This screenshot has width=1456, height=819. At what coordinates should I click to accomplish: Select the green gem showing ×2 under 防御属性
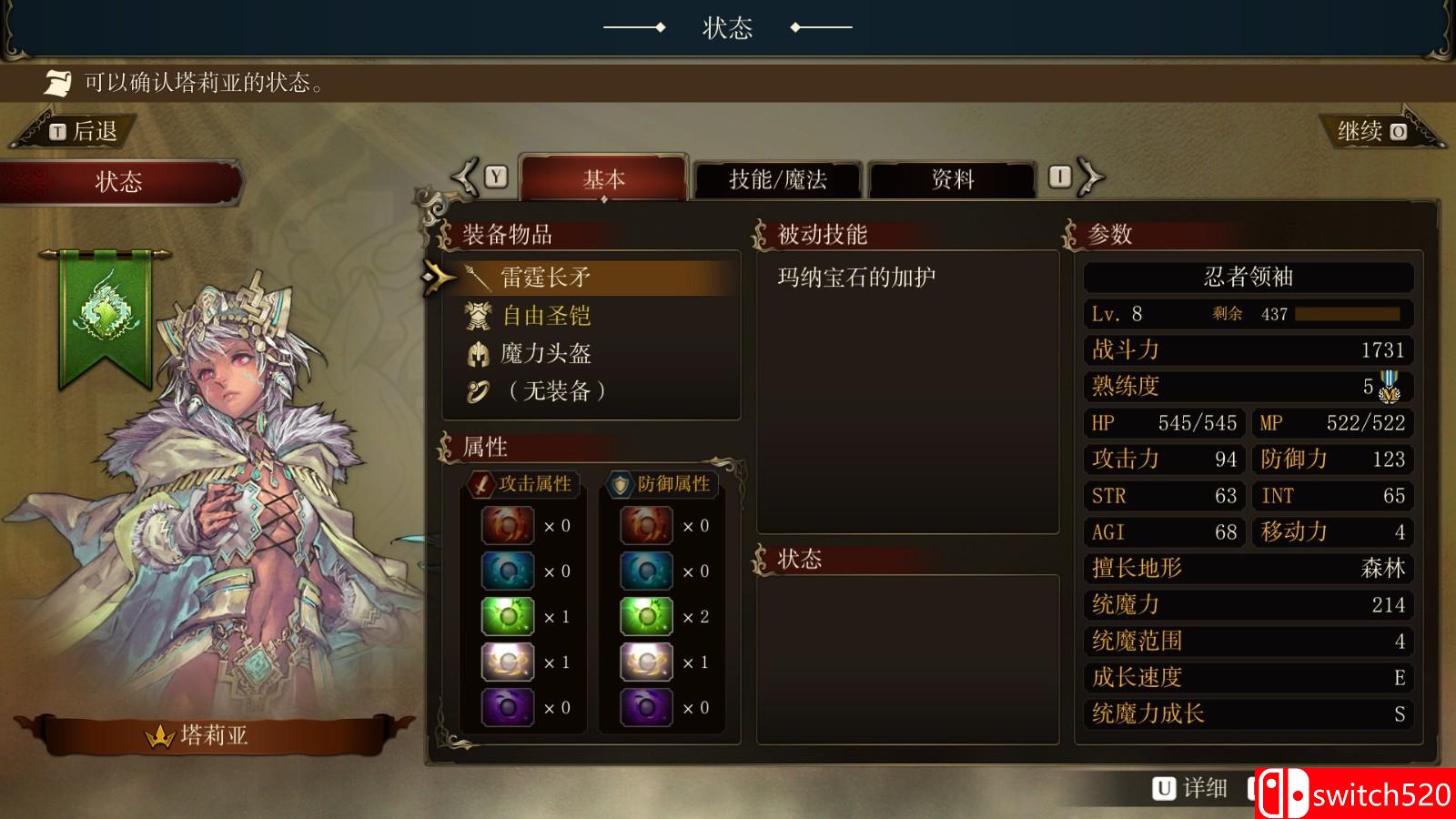[644, 616]
